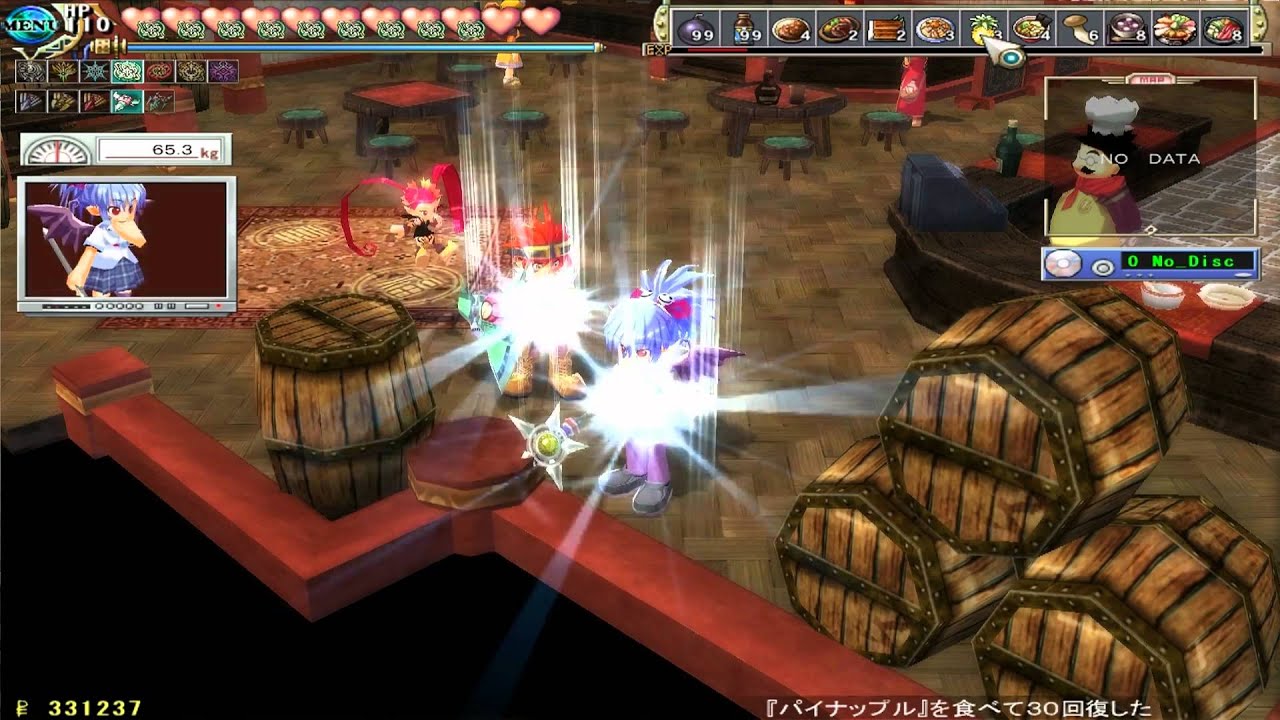
Task: Click the No_Disc music player
Action: [x=1150, y=264]
